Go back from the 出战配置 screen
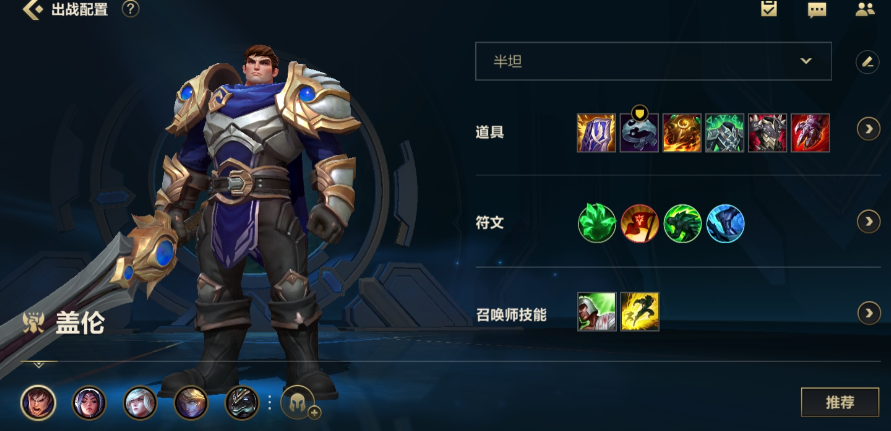 tap(33, 10)
